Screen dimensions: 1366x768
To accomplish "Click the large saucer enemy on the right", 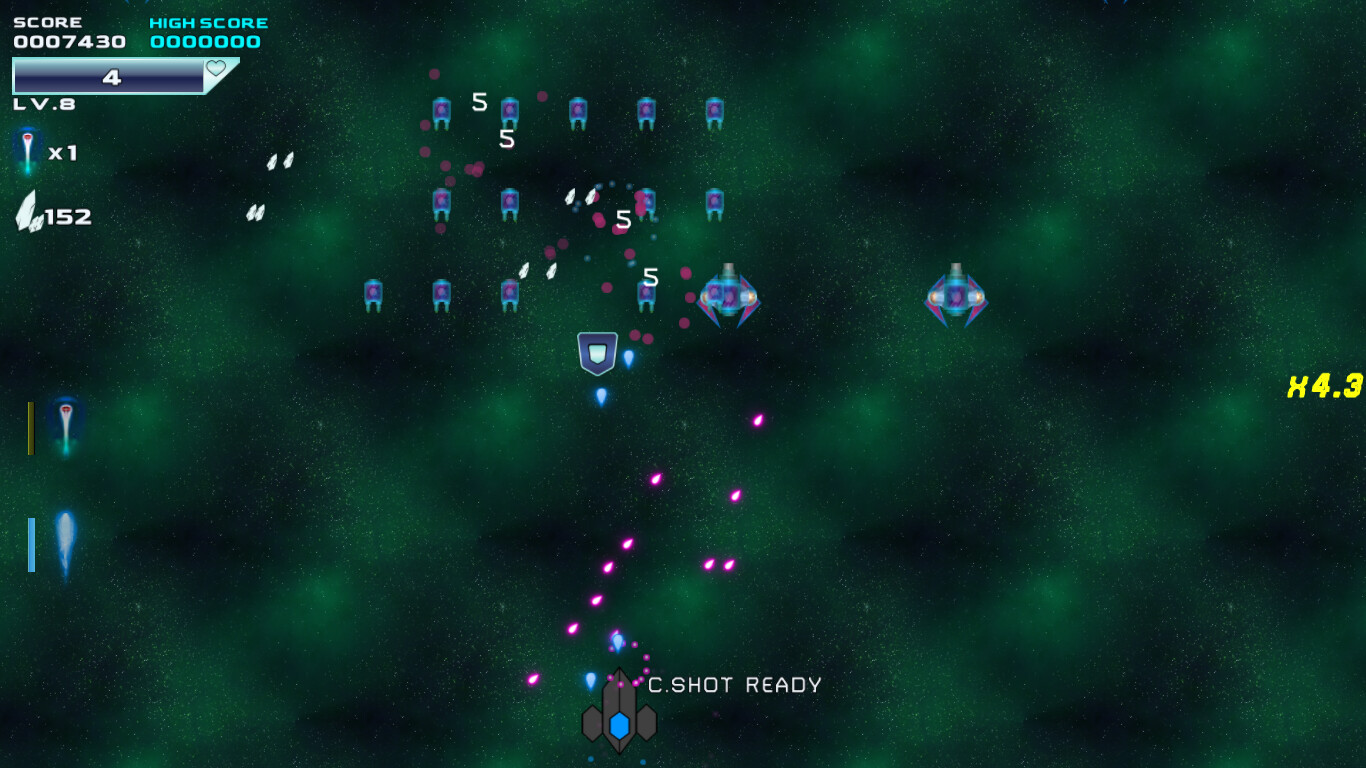I will coord(958,297).
